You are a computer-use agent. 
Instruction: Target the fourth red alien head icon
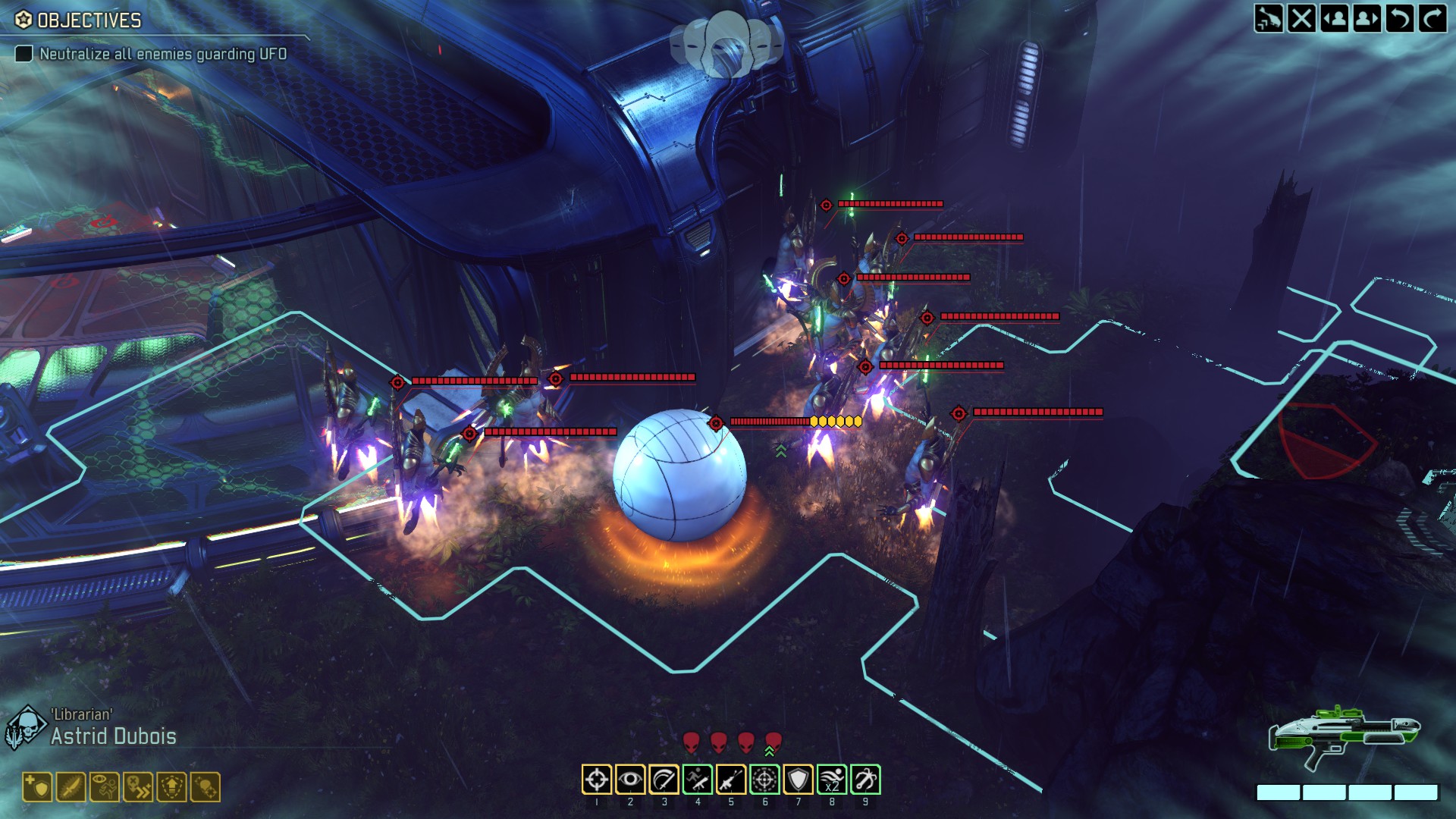773,741
